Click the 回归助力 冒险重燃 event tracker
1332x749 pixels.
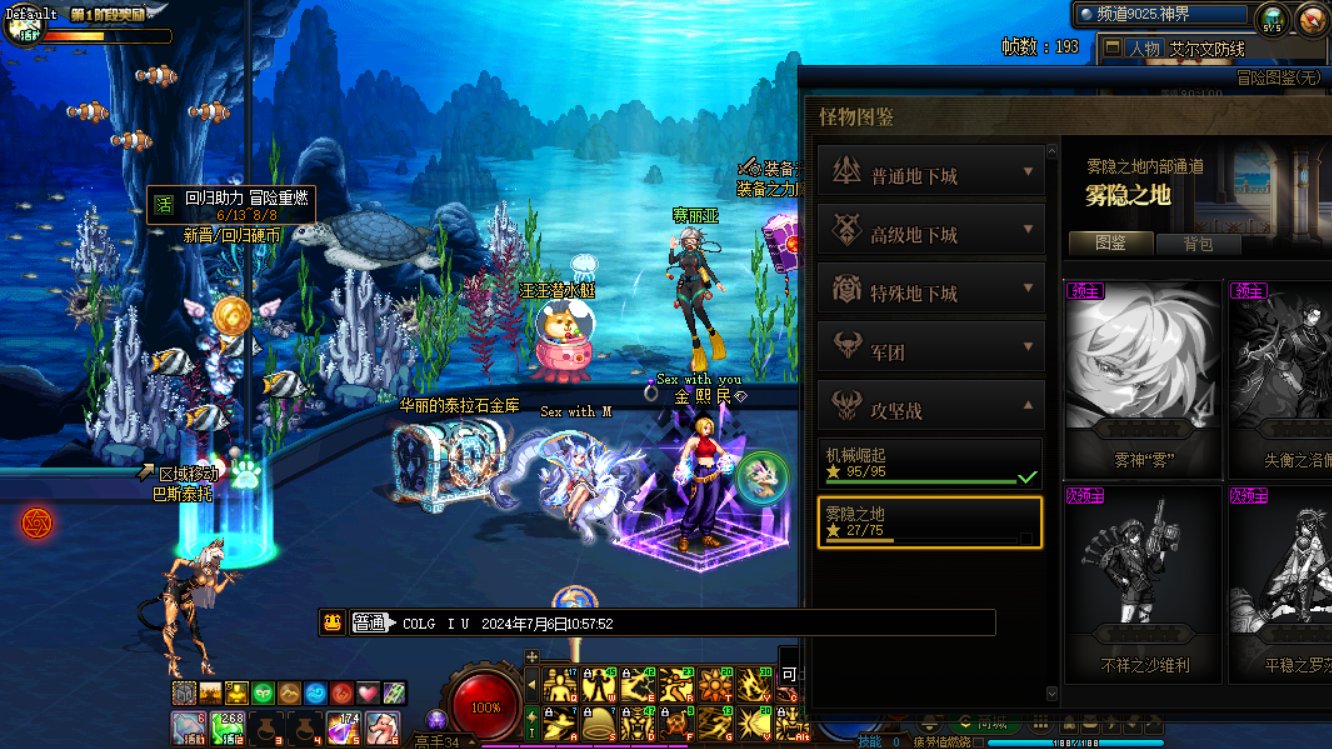pos(232,205)
